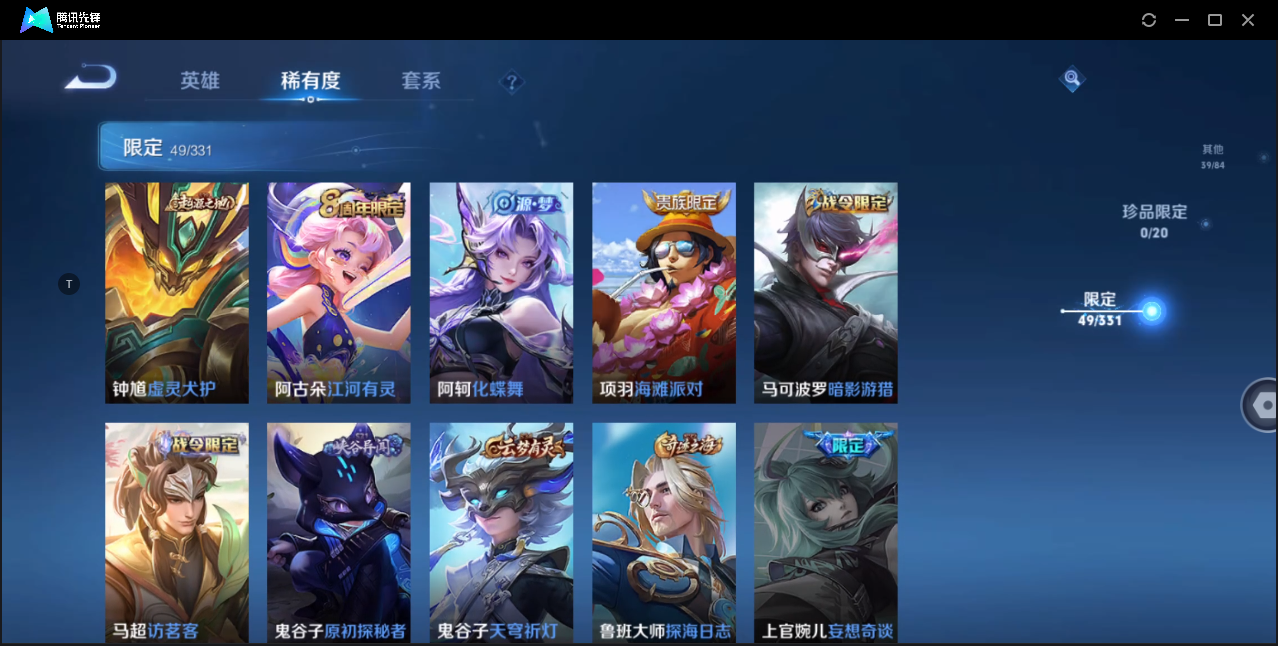1278x646 pixels.
Task: Maximize the Tencent launcher window
Action: pyautogui.click(x=1215, y=20)
